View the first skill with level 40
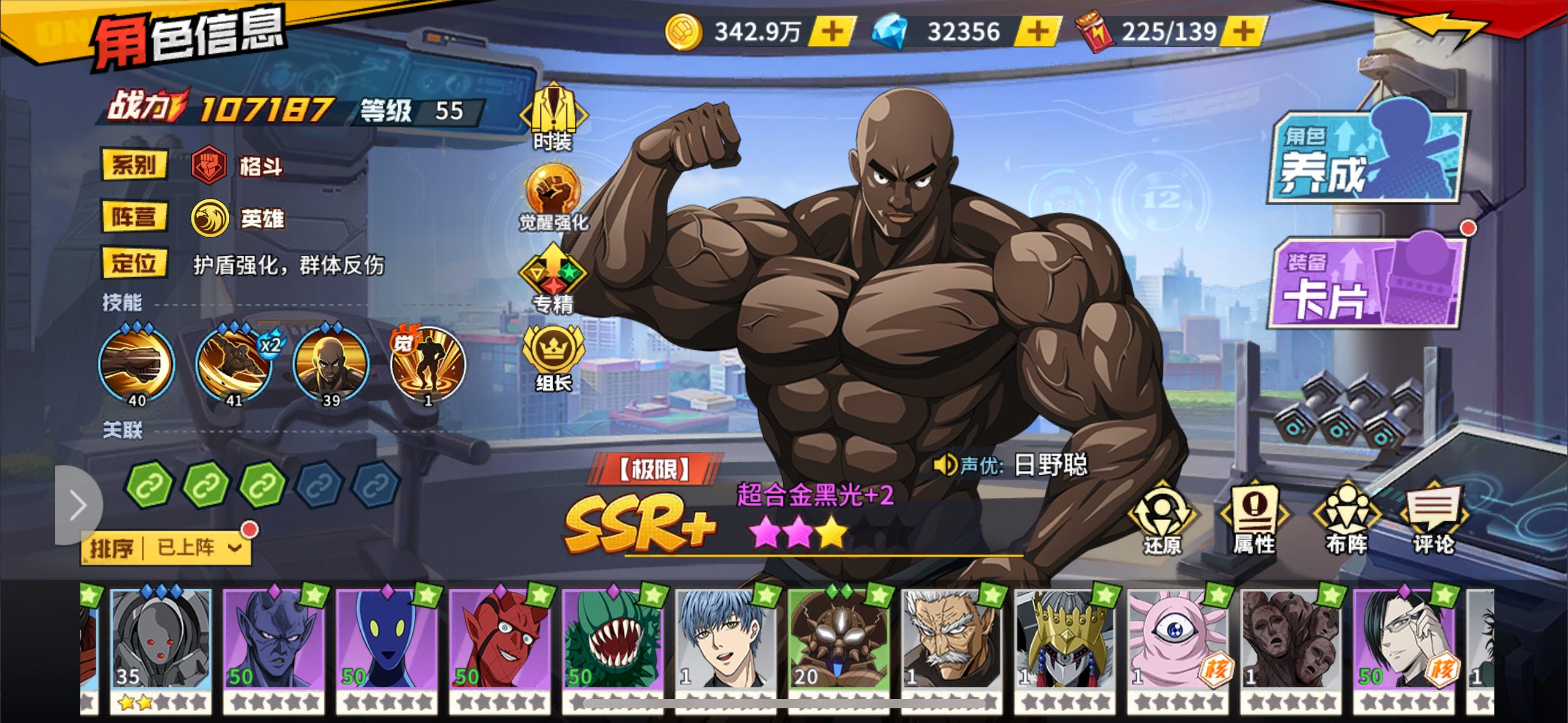The height and width of the screenshot is (723, 1568). (136, 364)
